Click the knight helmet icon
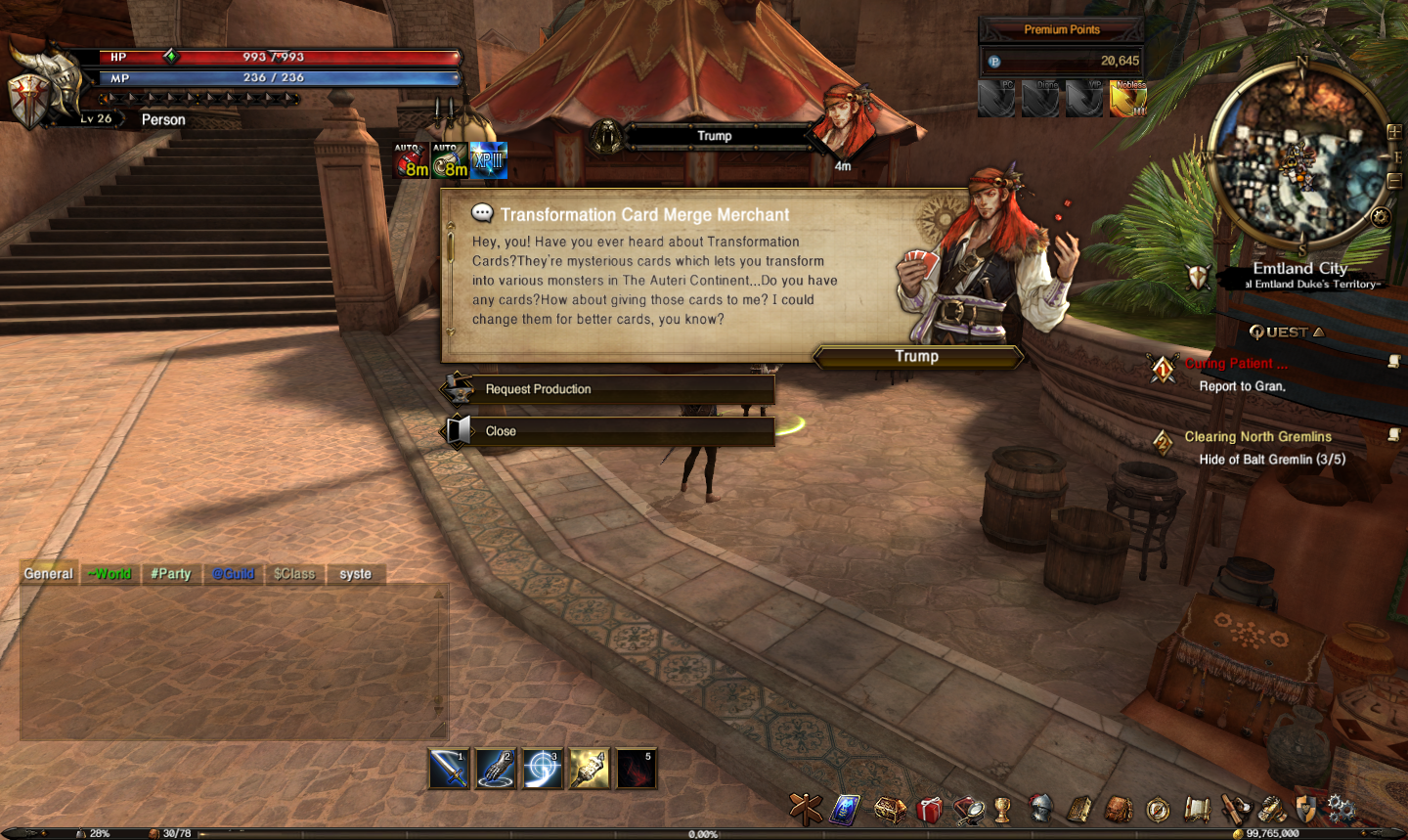1408x840 pixels. (x=1040, y=809)
